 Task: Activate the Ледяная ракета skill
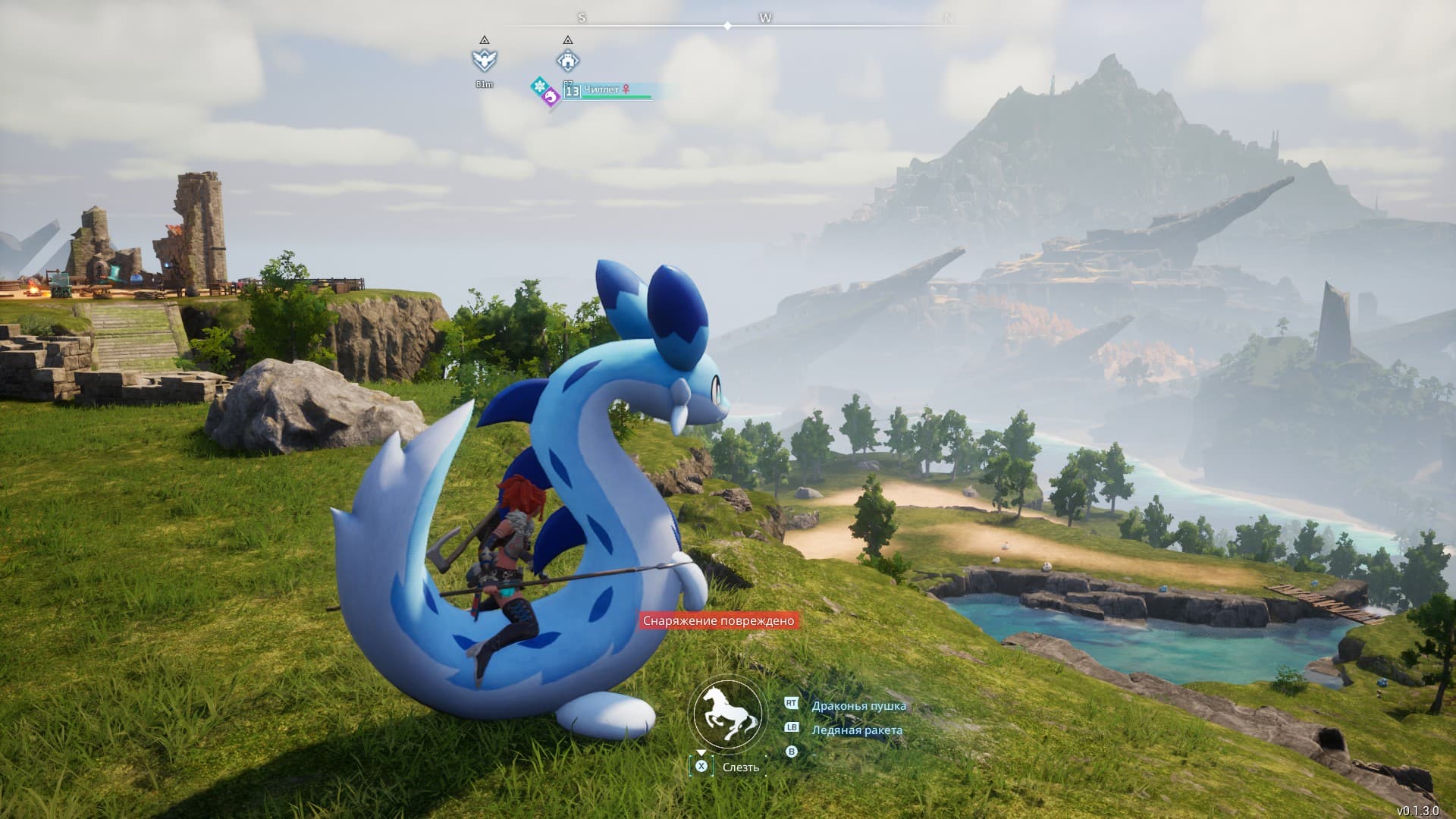pos(857,730)
